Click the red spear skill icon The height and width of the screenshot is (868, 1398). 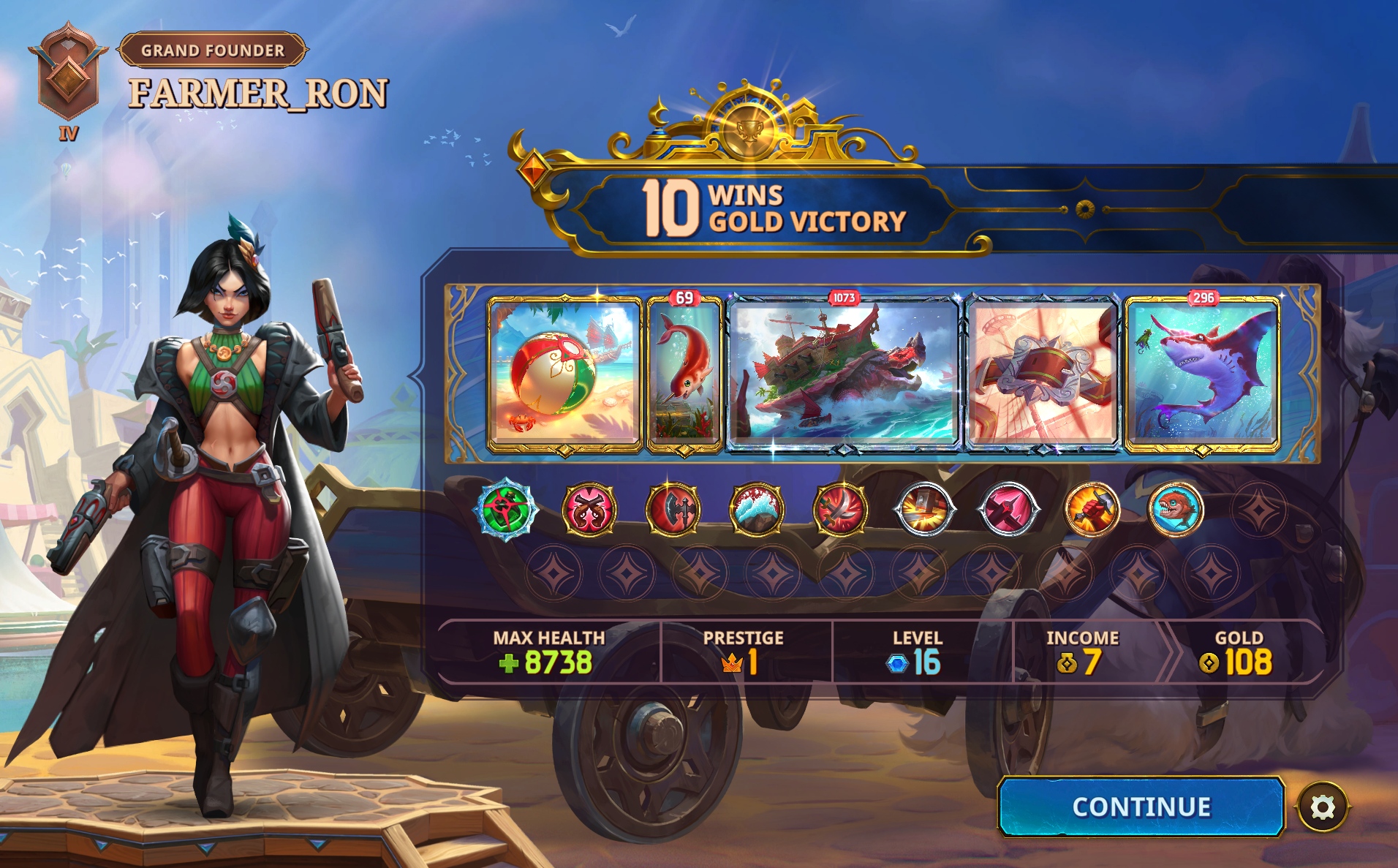tap(1008, 509)
